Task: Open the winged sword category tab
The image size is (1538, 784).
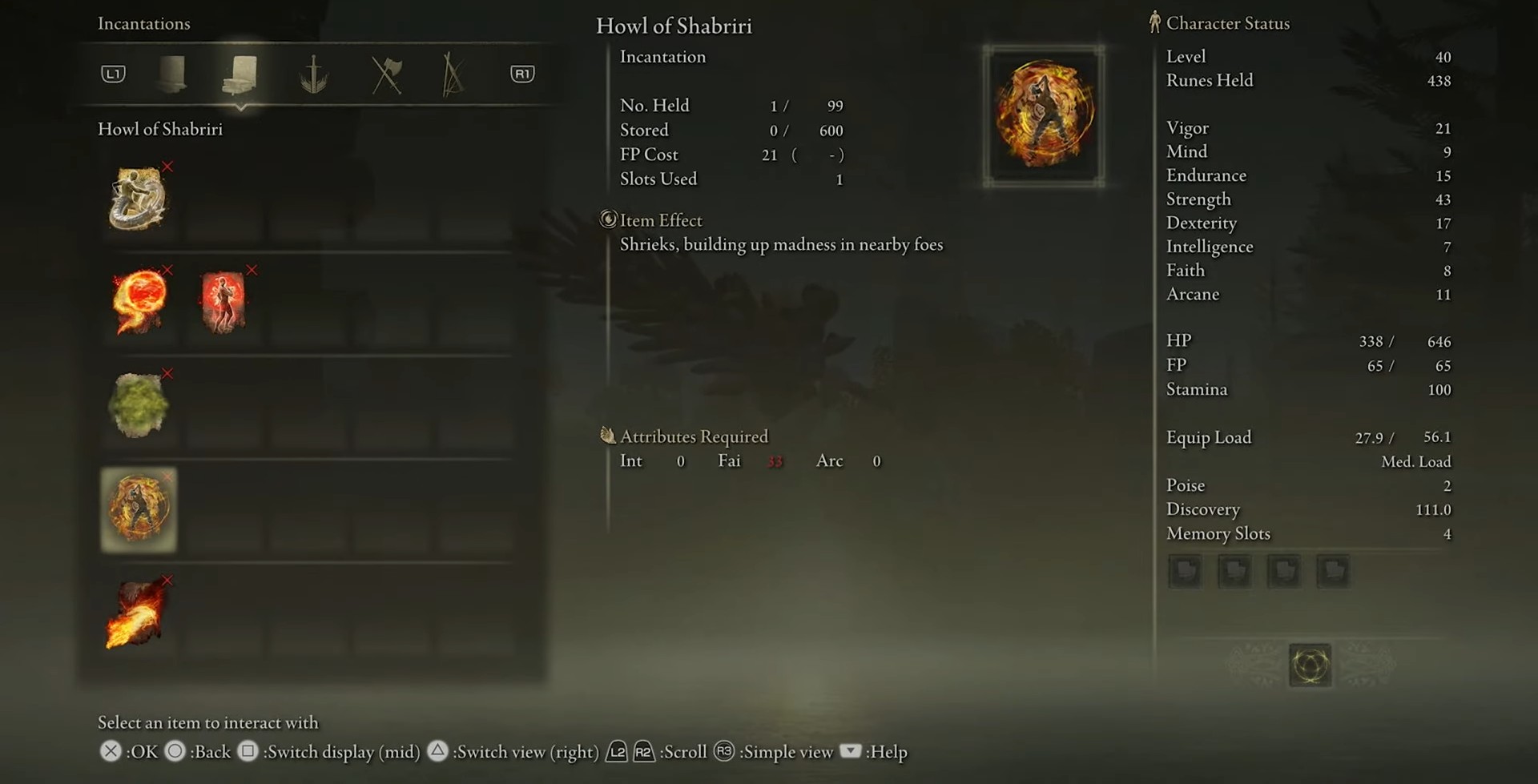Action: (313, 74)
